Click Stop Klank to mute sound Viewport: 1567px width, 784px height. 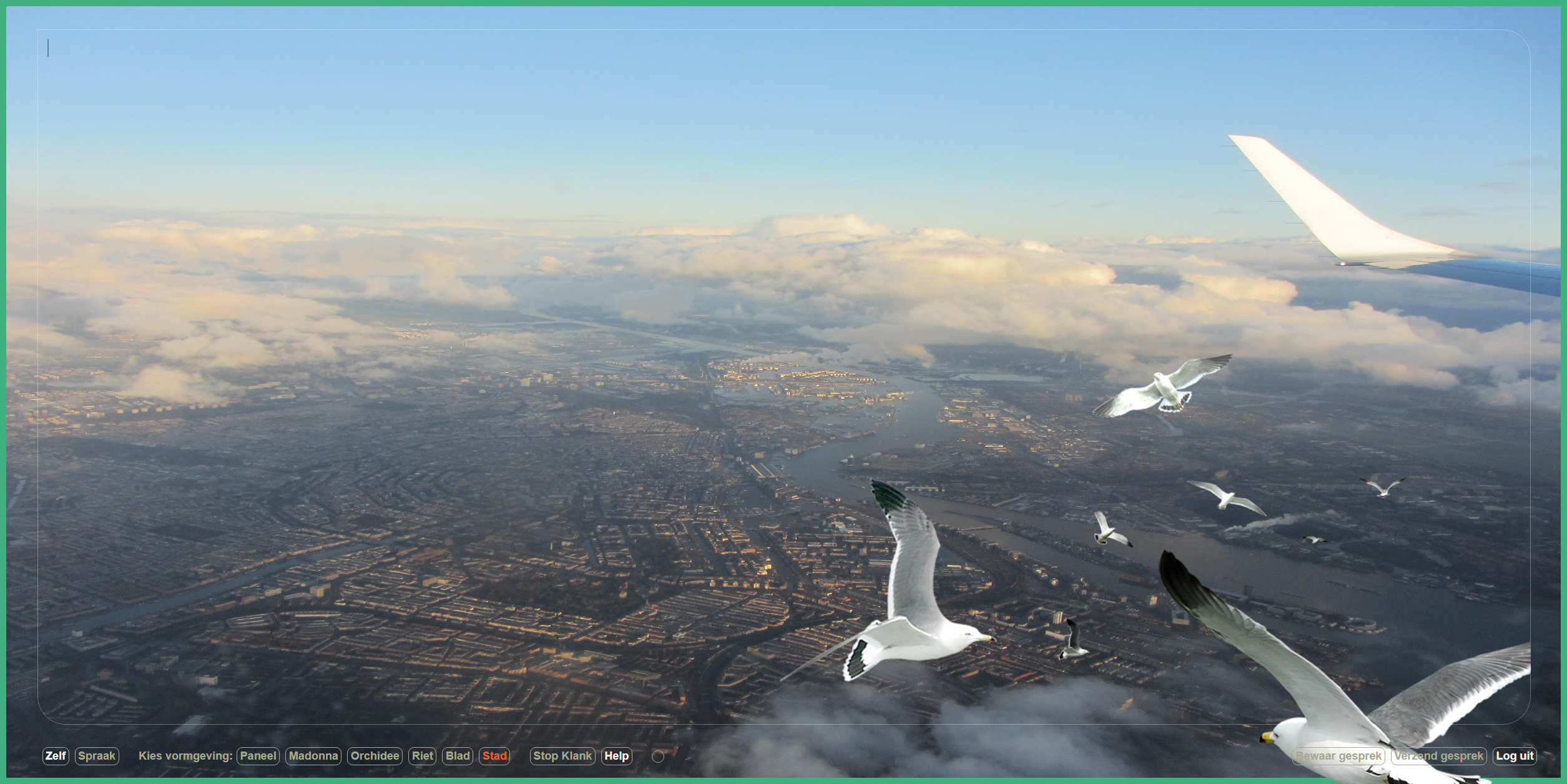[x=562, y=756]
